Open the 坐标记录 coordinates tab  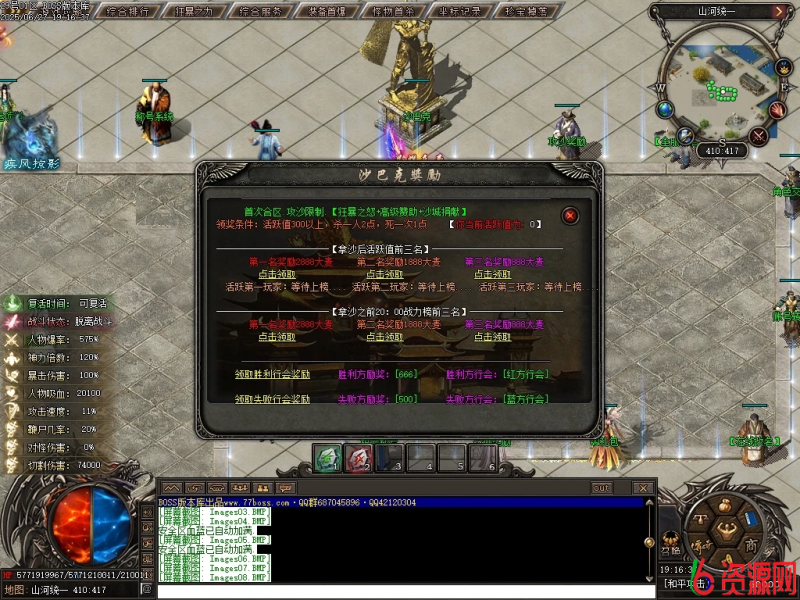tap(460, 12)
